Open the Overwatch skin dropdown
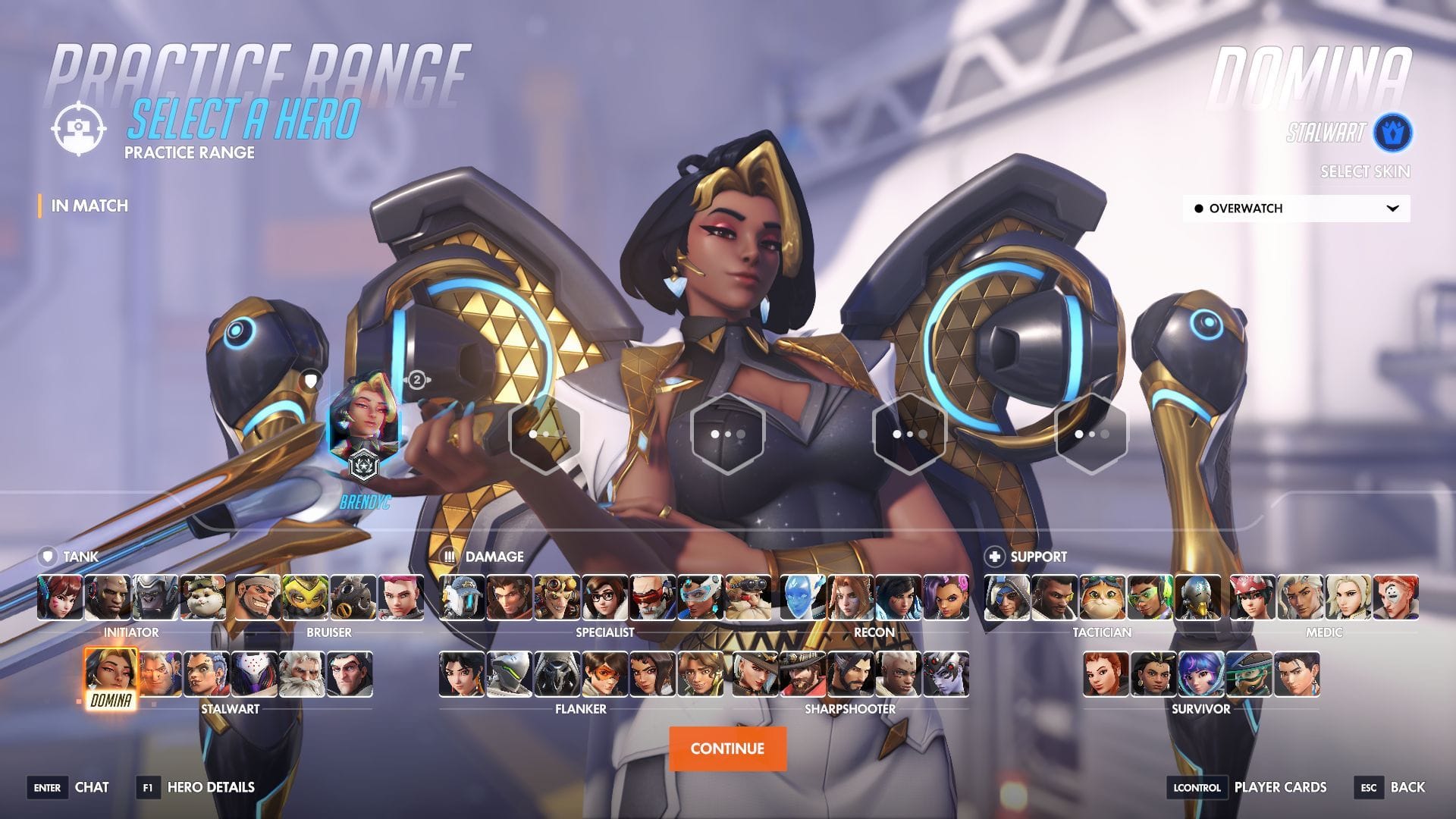Image resolution: width=1456 pixels, height=819 pixels. coord(1296,209)
